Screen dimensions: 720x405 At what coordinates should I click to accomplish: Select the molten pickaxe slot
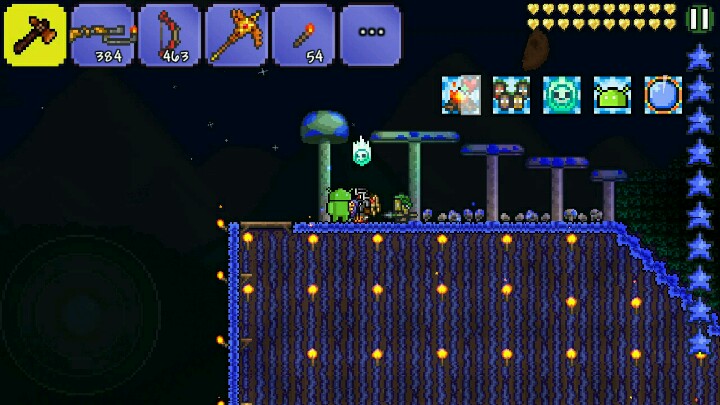point(236,35)
